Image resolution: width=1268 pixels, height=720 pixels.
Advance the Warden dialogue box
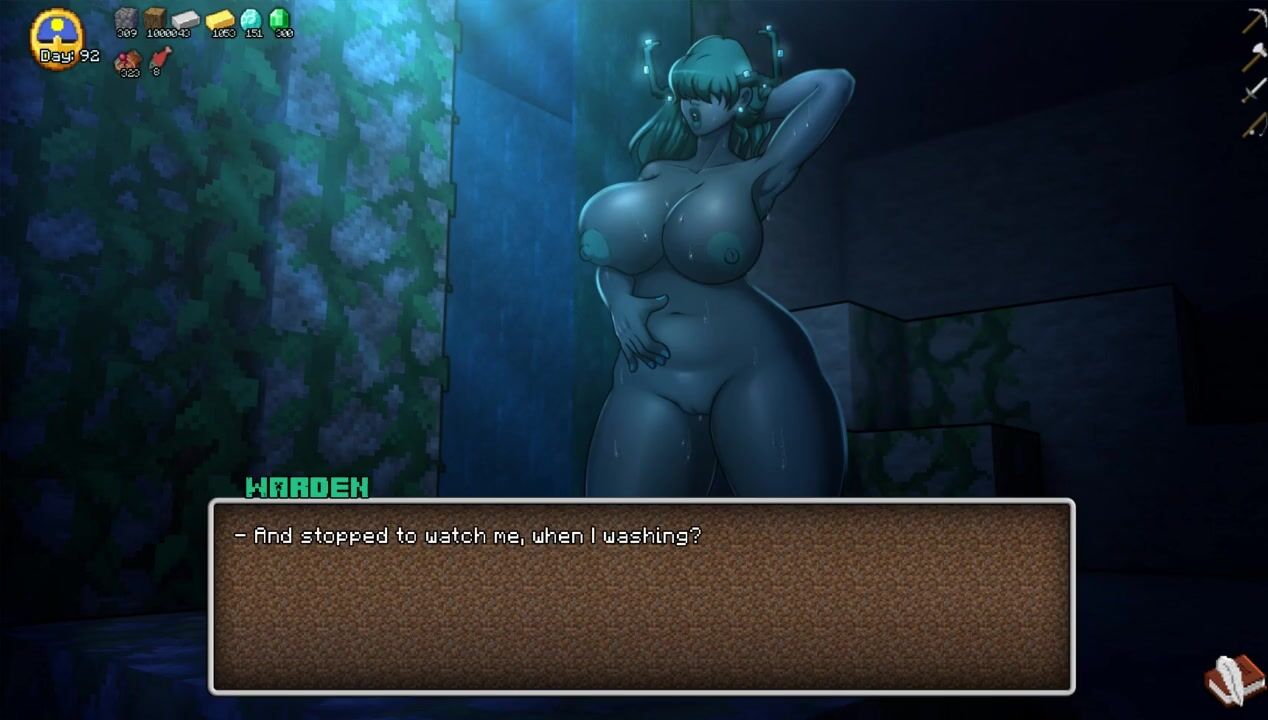(641, 596)
